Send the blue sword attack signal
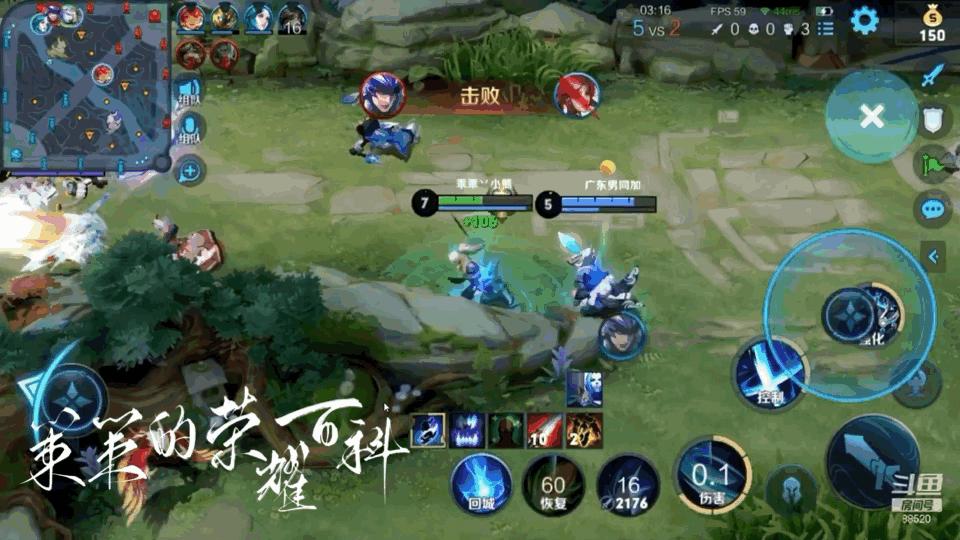 coord(932,75)
